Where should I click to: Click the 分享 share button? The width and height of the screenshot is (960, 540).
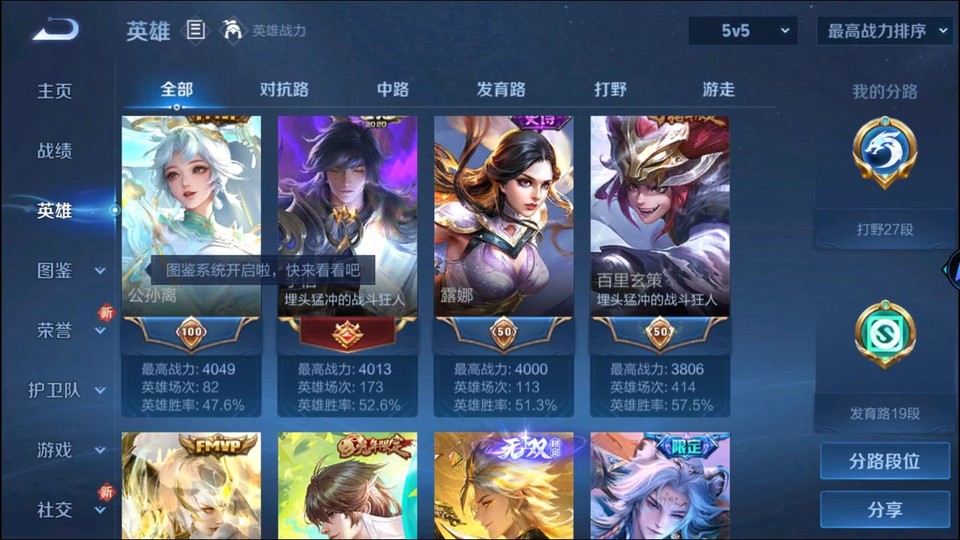884,510
